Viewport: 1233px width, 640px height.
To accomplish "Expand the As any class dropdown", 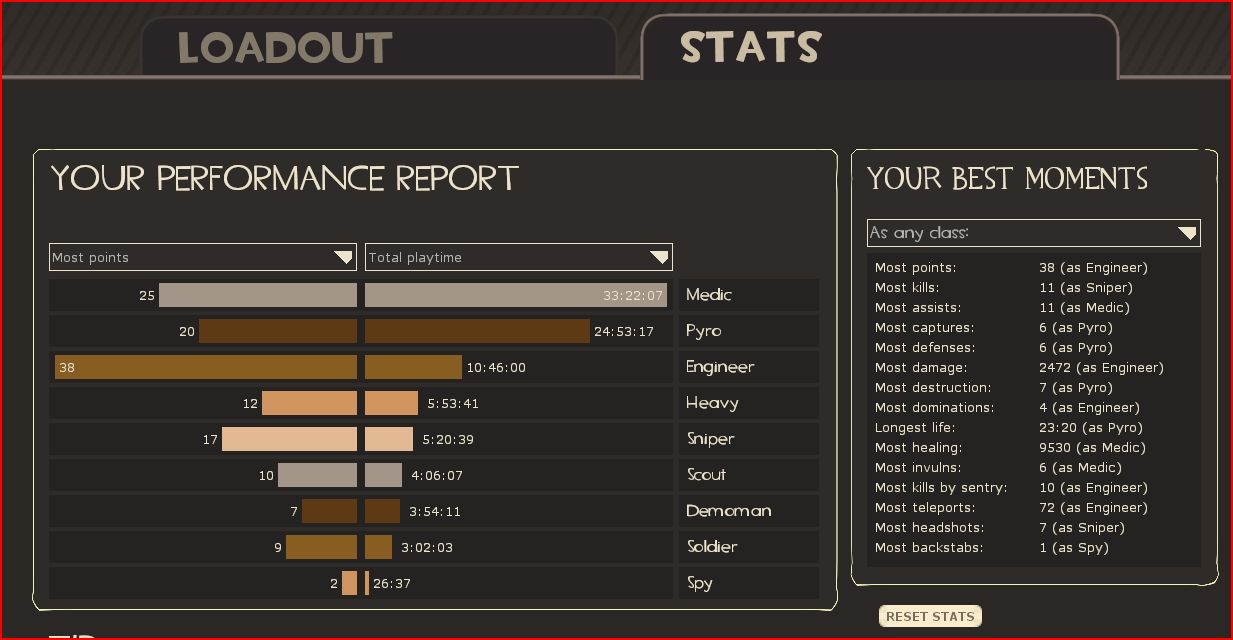I will click(x=1033, y=233).
